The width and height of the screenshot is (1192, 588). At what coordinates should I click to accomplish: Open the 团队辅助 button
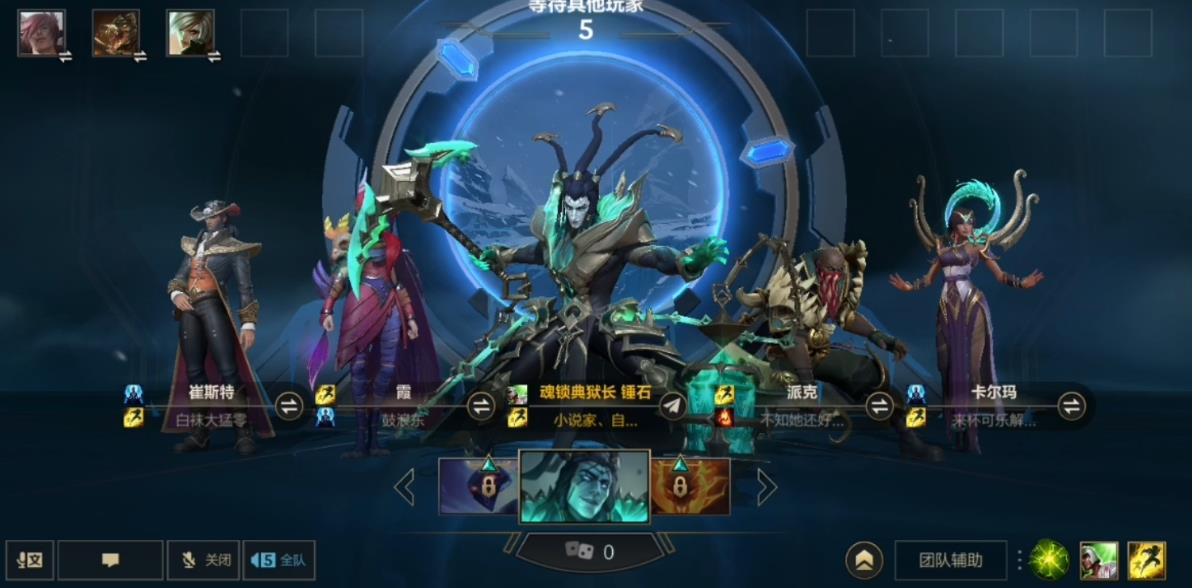(x=950, y=560)
